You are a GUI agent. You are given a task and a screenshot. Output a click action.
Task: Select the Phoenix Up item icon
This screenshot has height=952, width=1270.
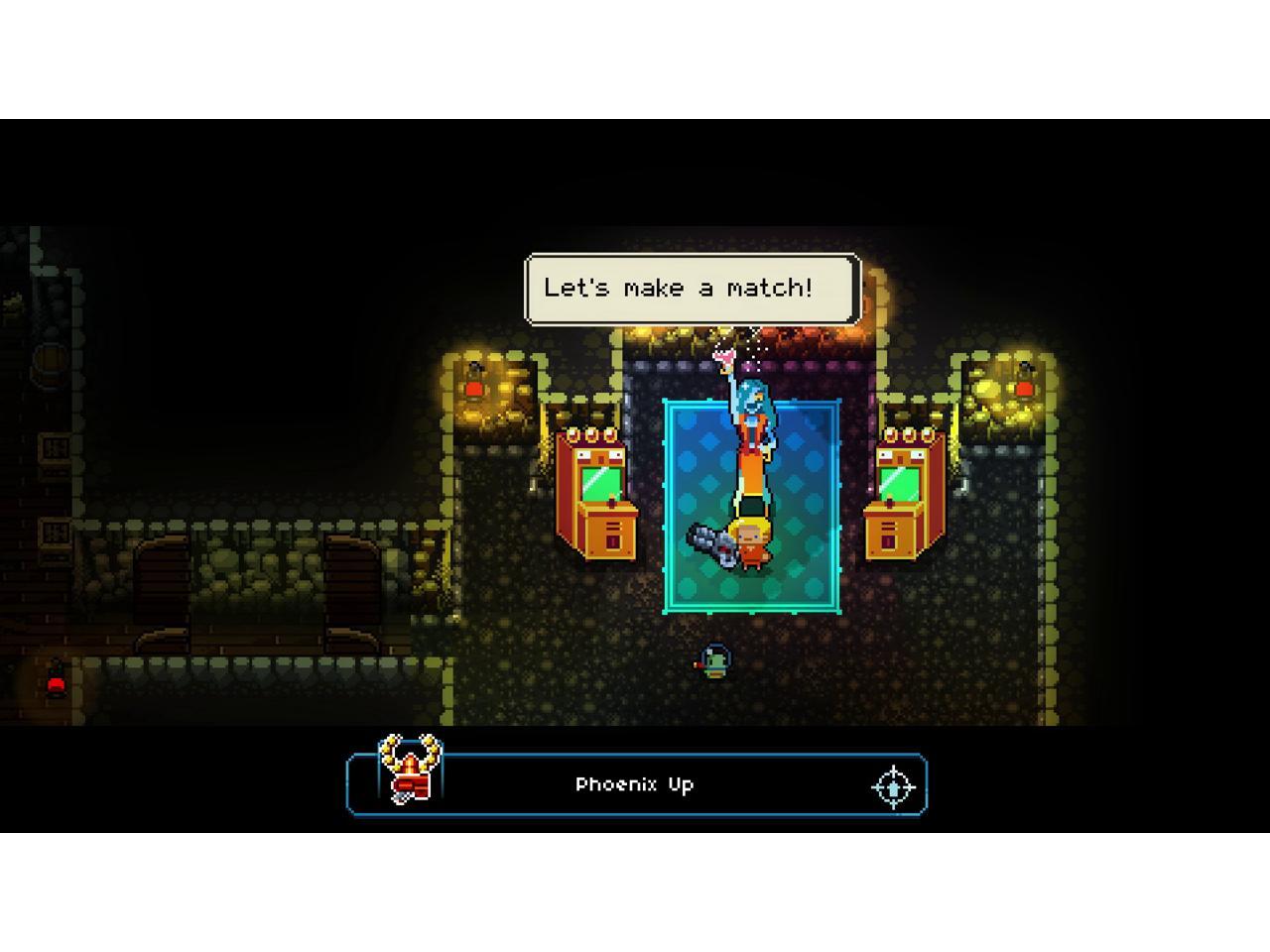[x=410, y=771]
